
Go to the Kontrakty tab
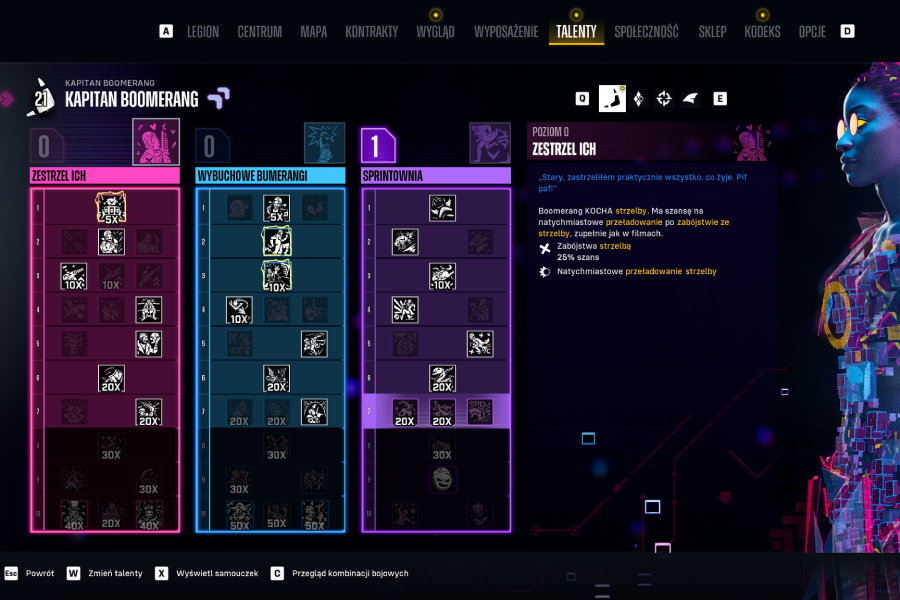click(371, 32)
